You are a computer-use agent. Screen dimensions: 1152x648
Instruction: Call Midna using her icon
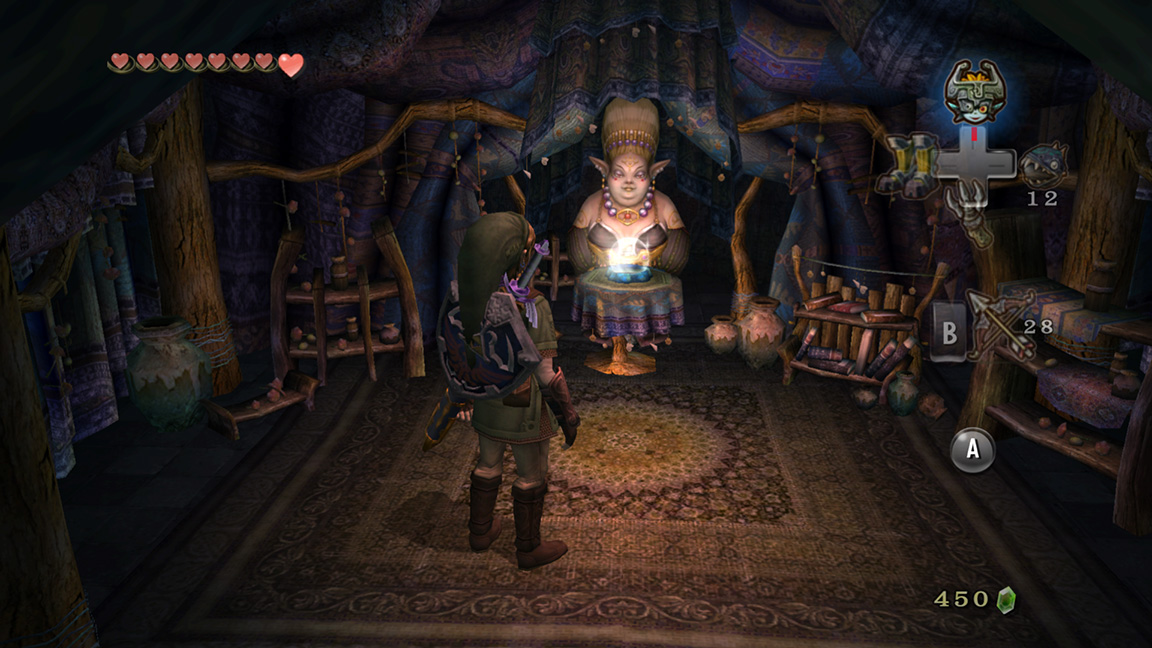[975, 92]
